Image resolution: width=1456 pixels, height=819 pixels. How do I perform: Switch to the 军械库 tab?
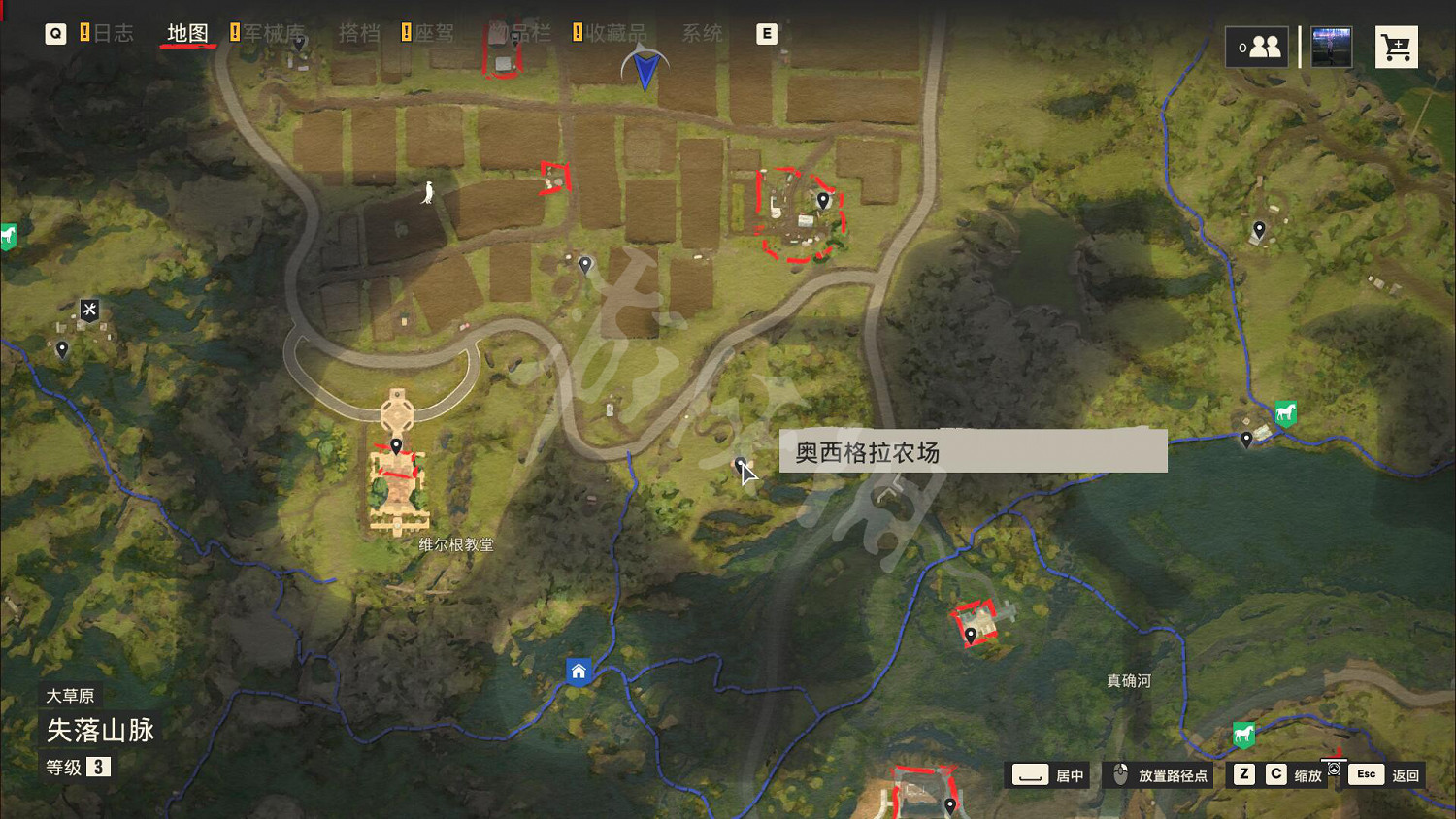point(273,32)
